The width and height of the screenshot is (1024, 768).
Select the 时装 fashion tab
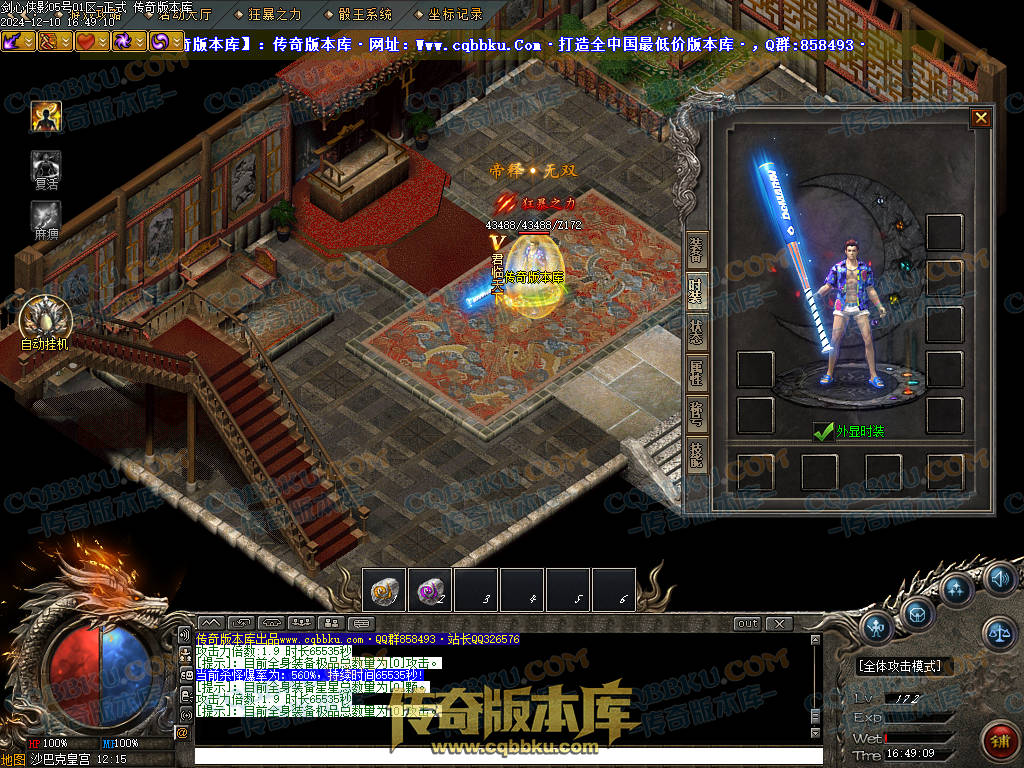pos(697,292)
